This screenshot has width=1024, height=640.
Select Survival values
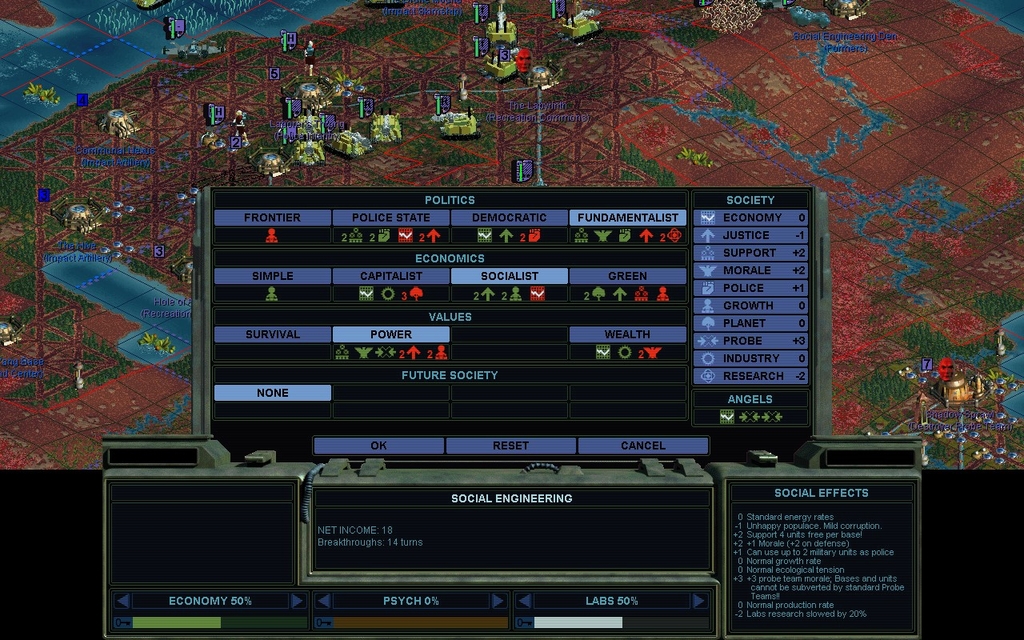[272, 334]
